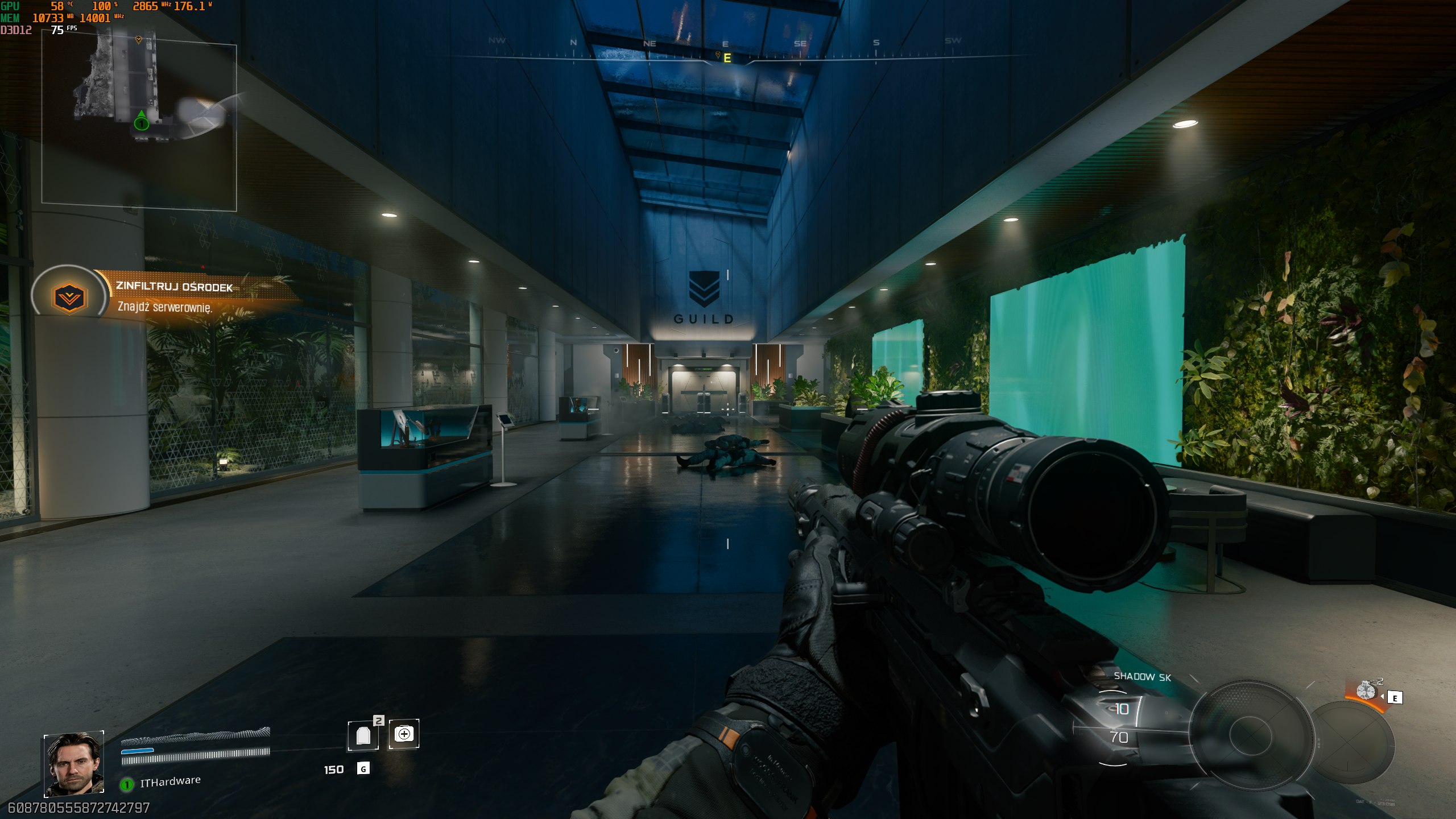This screenshot has width=1456, height=819.
Task: Use the medkit item slot
Action: click(x=404, y=734)
